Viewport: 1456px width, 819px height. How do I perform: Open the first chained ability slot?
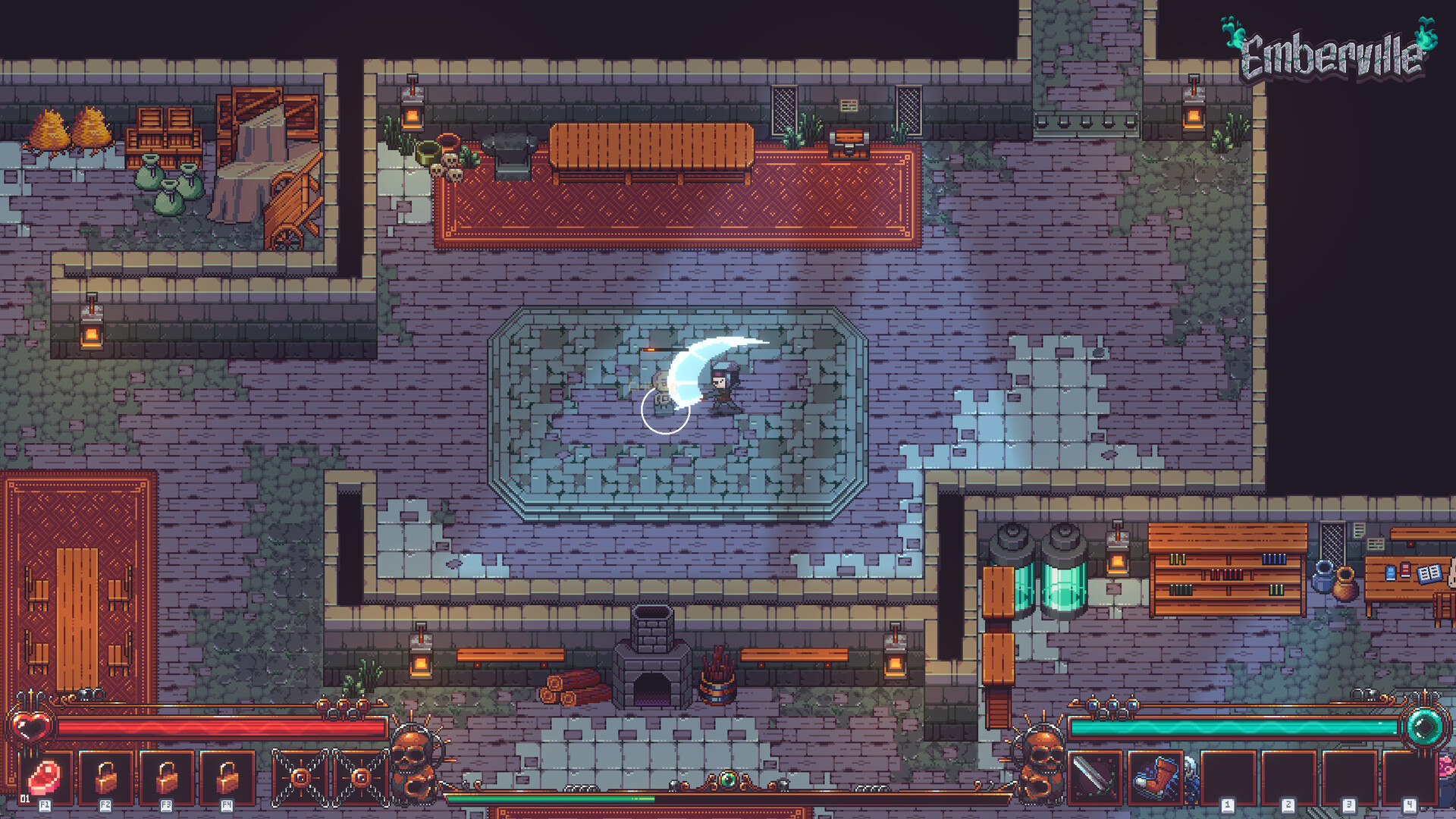click(302, 777)
